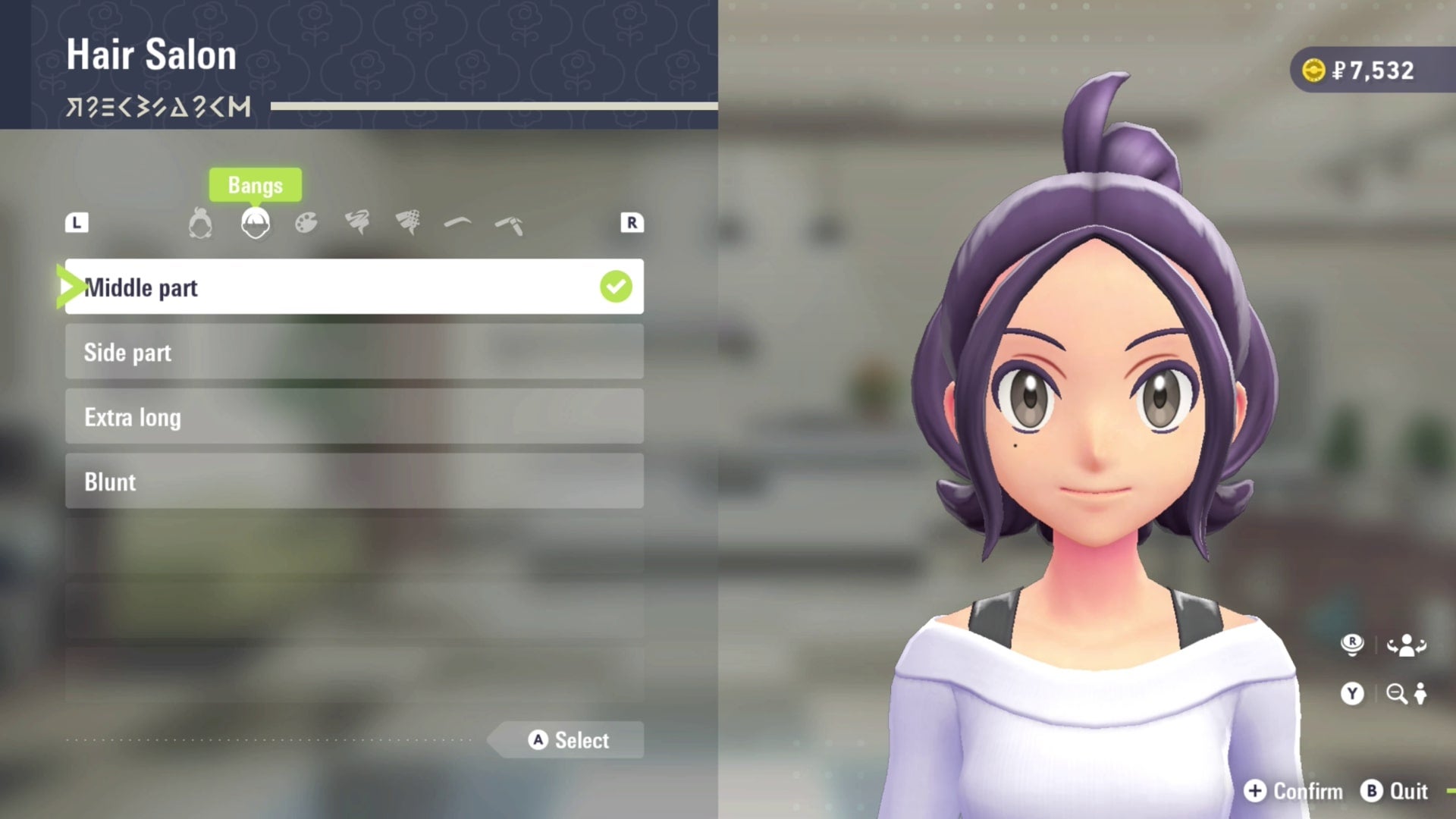Select the eyelash style category icon
This screenshot has width=1456, height=819.
coord(358,222)
